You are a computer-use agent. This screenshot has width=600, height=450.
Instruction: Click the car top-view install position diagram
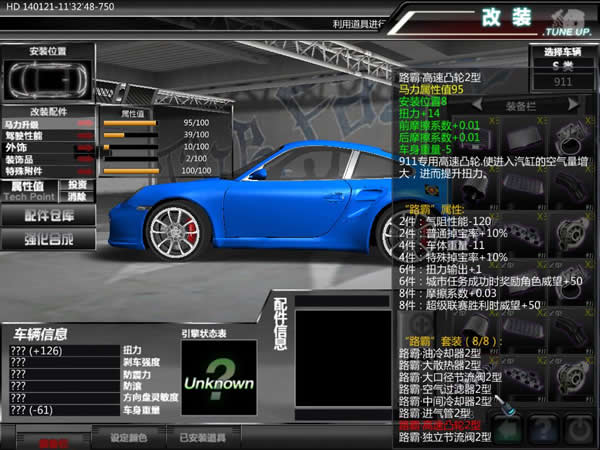tap(45, 80)
